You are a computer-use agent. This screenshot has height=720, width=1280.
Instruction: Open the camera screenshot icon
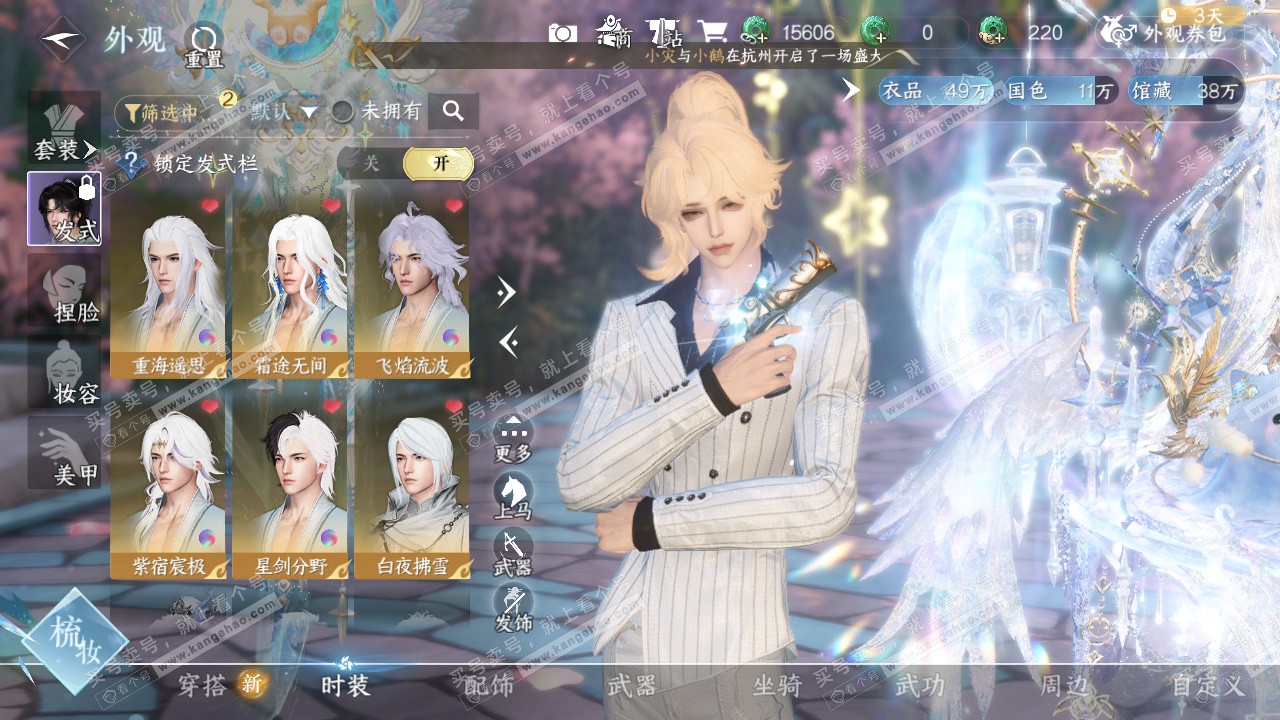coord(563,33)
